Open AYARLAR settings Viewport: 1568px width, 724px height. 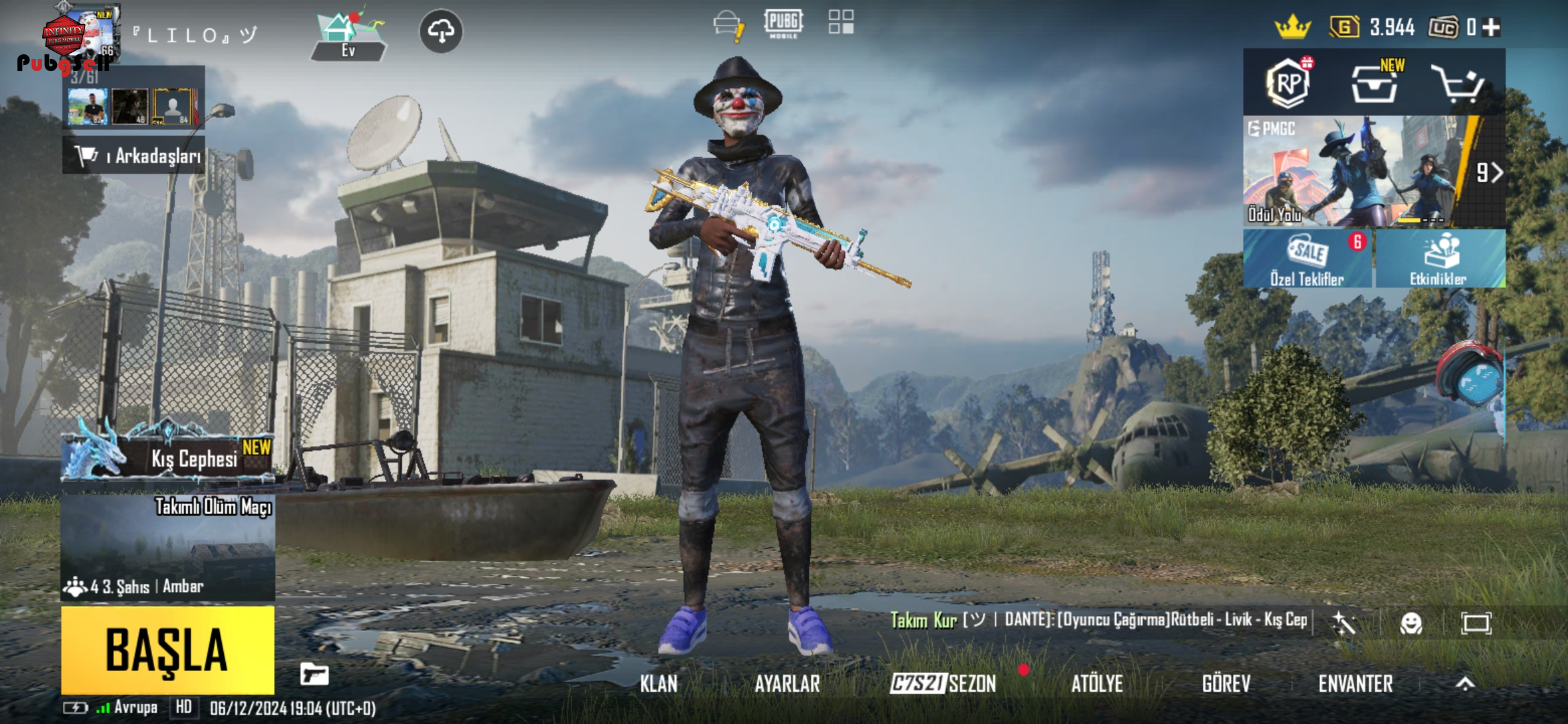(787, 684)
